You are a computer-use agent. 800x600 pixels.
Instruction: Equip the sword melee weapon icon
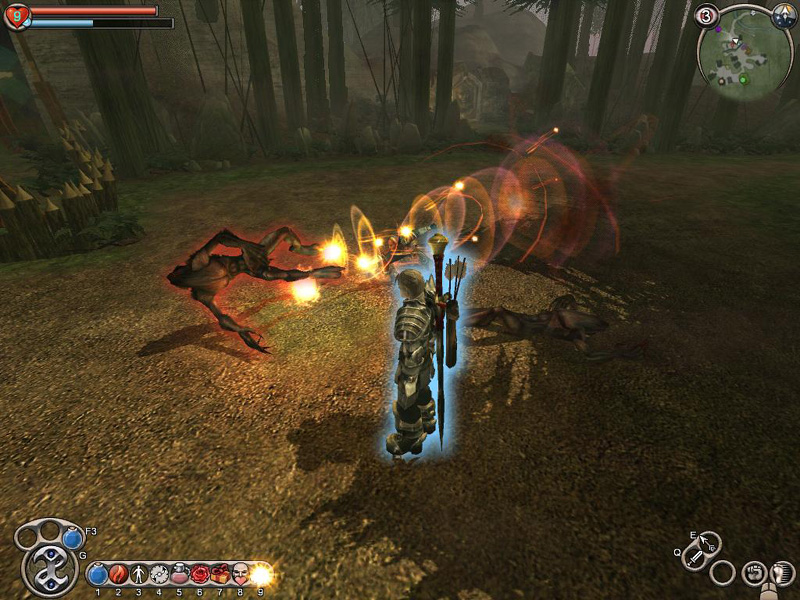695,559
